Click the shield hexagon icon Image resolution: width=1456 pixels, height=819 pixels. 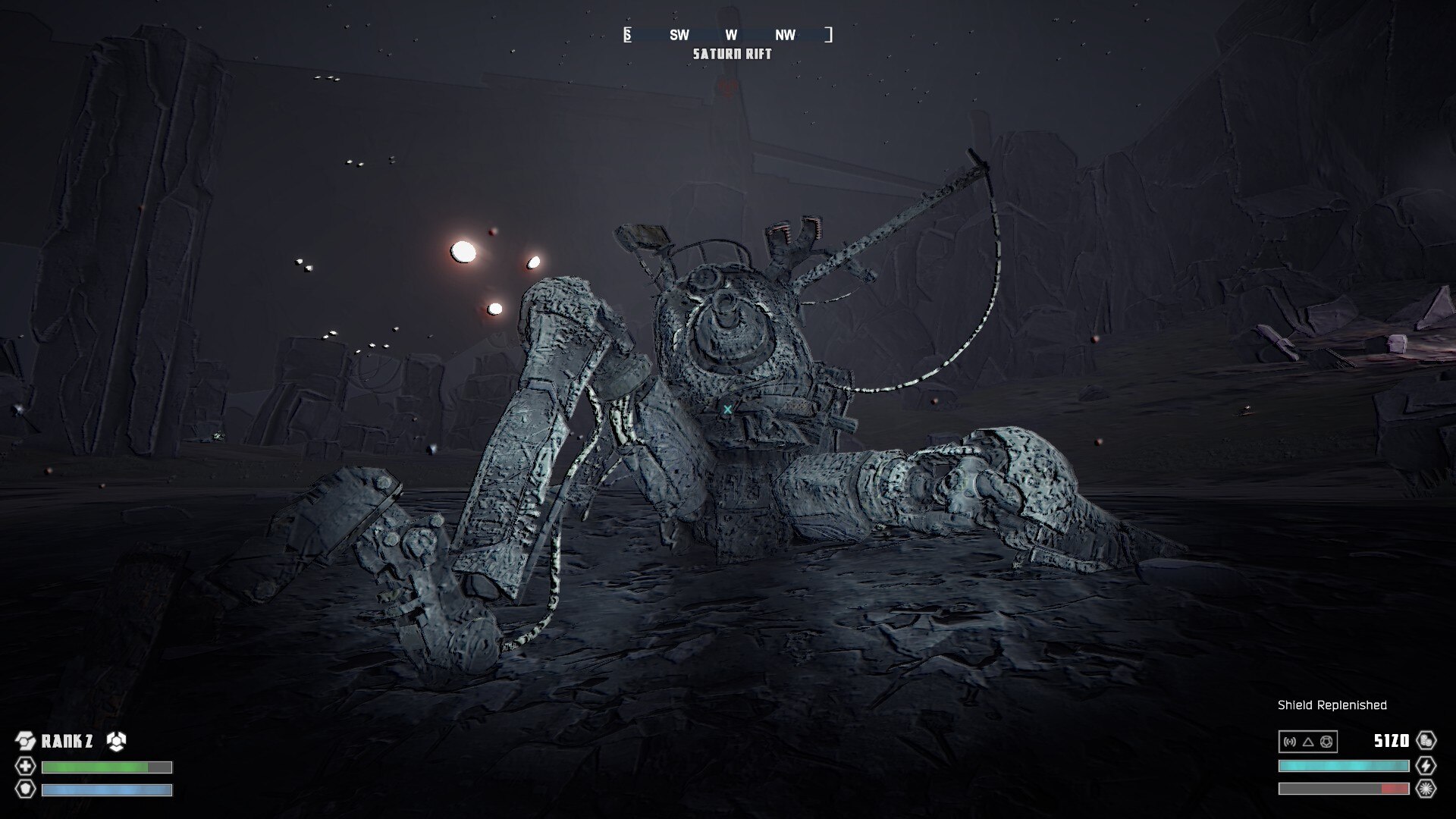(26, 789)
